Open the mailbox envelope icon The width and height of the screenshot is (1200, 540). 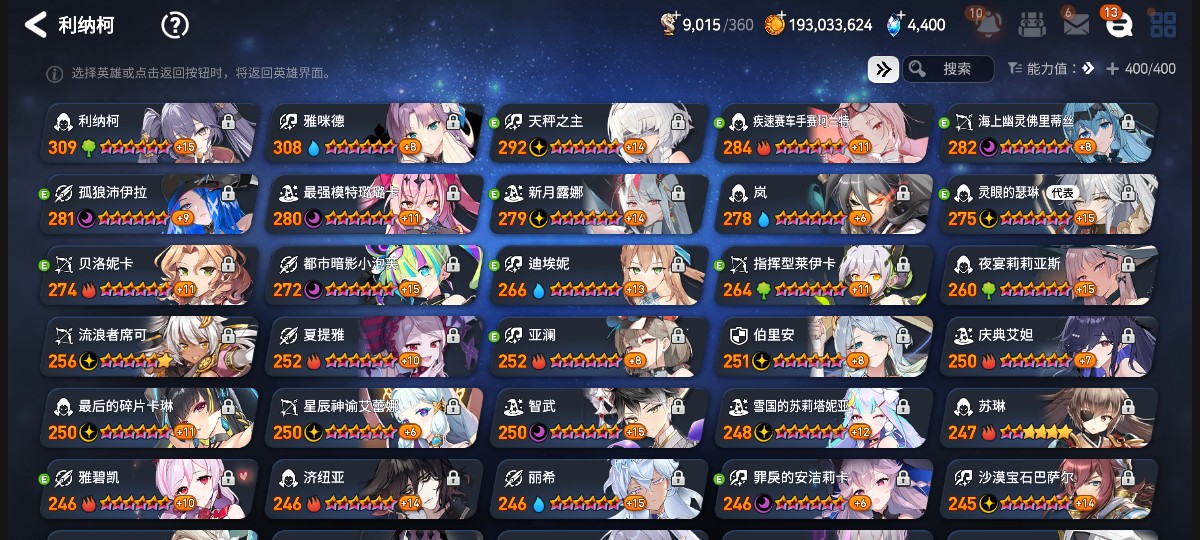click(1076, 25)
